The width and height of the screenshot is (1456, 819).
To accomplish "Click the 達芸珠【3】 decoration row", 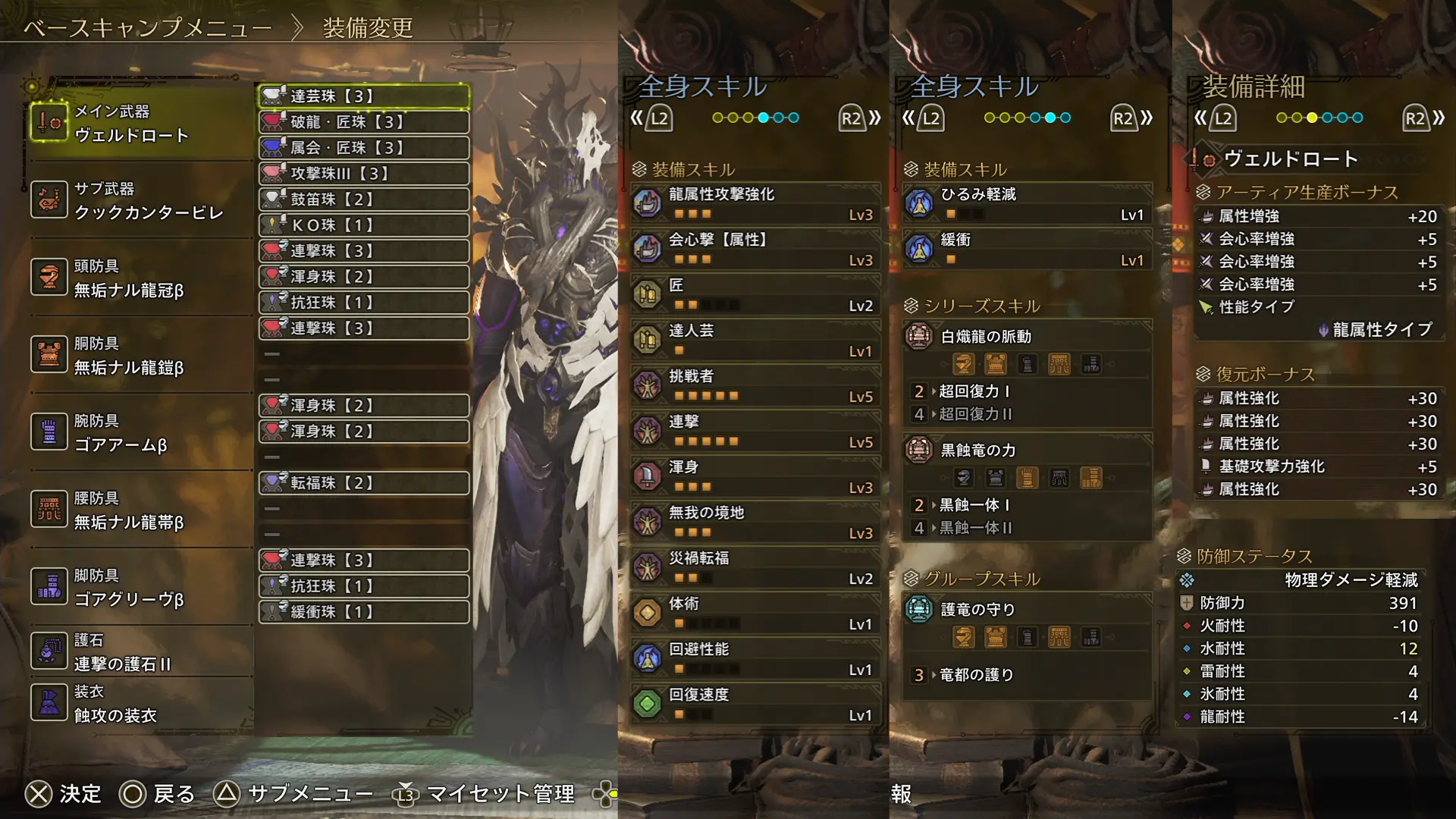I will pyautogui.click(x=364, y=96).
